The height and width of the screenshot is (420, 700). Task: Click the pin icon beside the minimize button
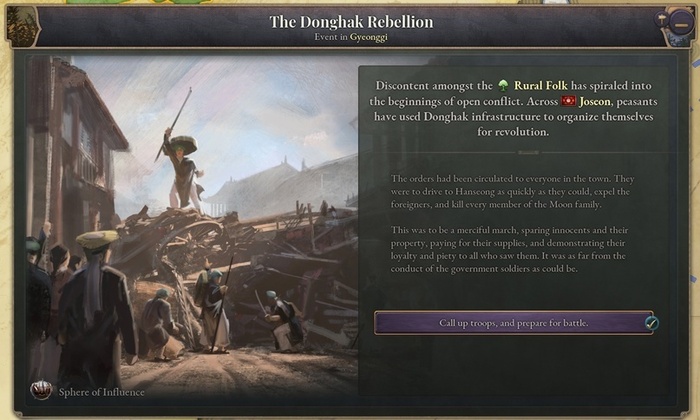click(663, 19)
